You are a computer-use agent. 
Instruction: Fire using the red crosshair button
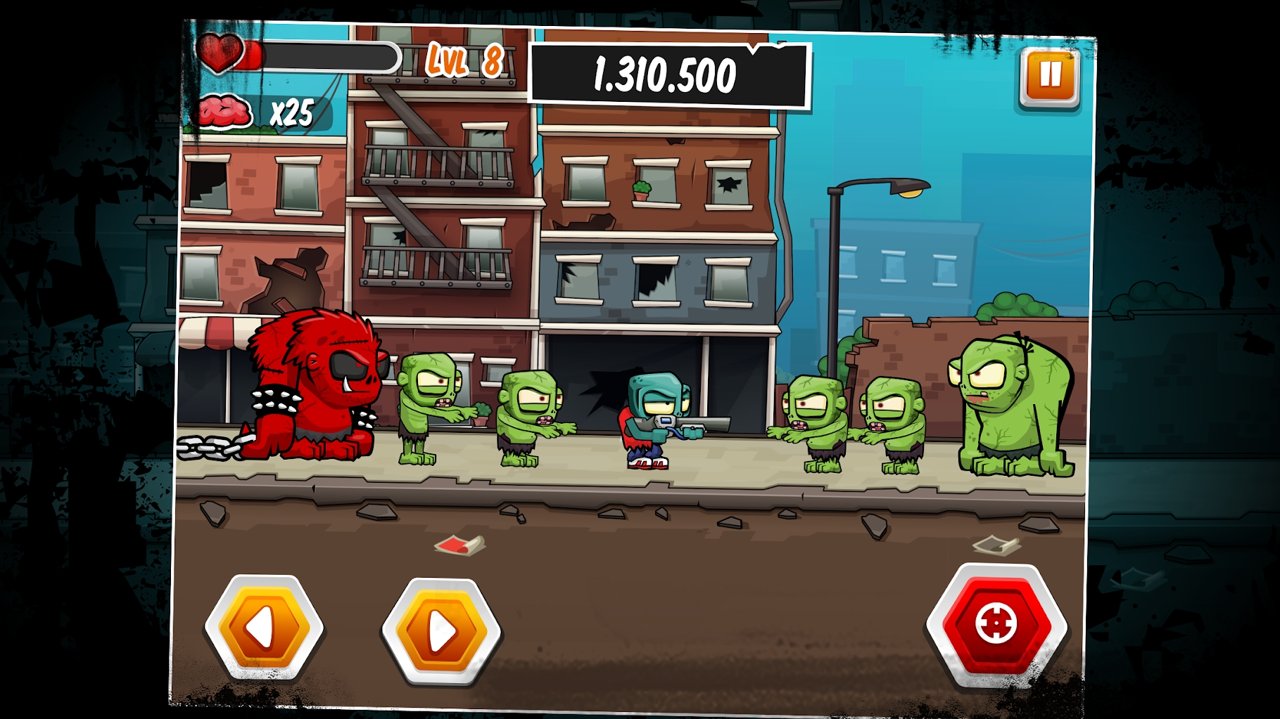pyautogui.click(x=996, y=625)
